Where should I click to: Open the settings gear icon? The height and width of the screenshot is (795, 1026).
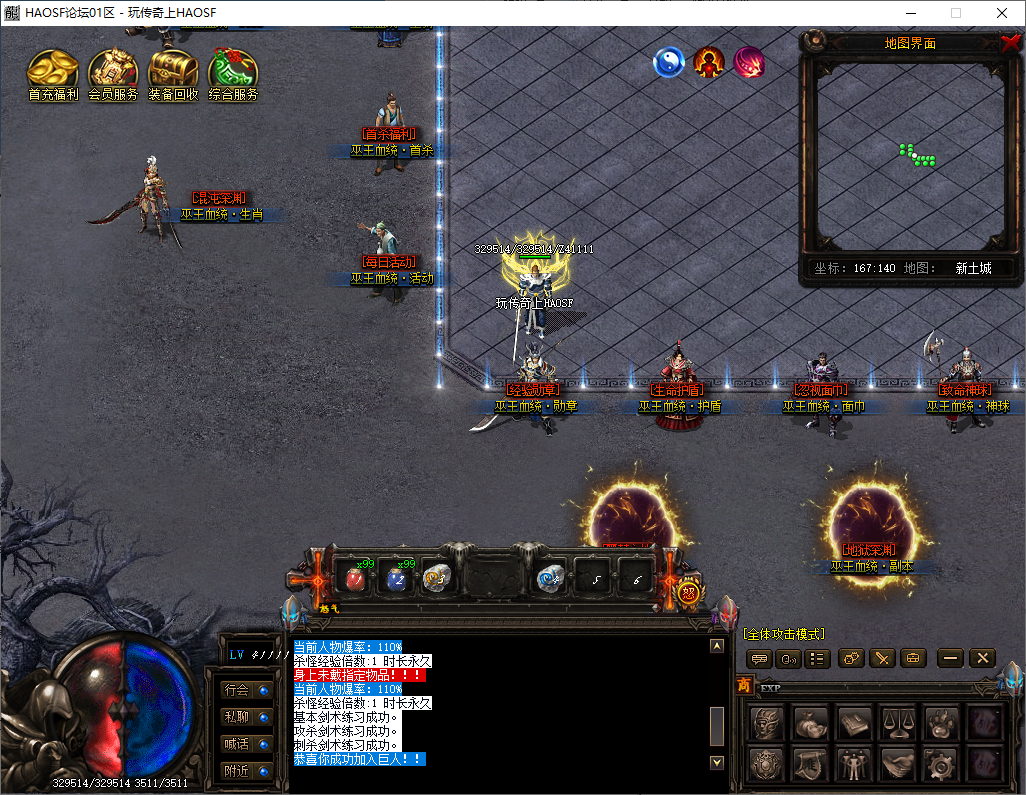pyautogui.click(x=941, y=764)
